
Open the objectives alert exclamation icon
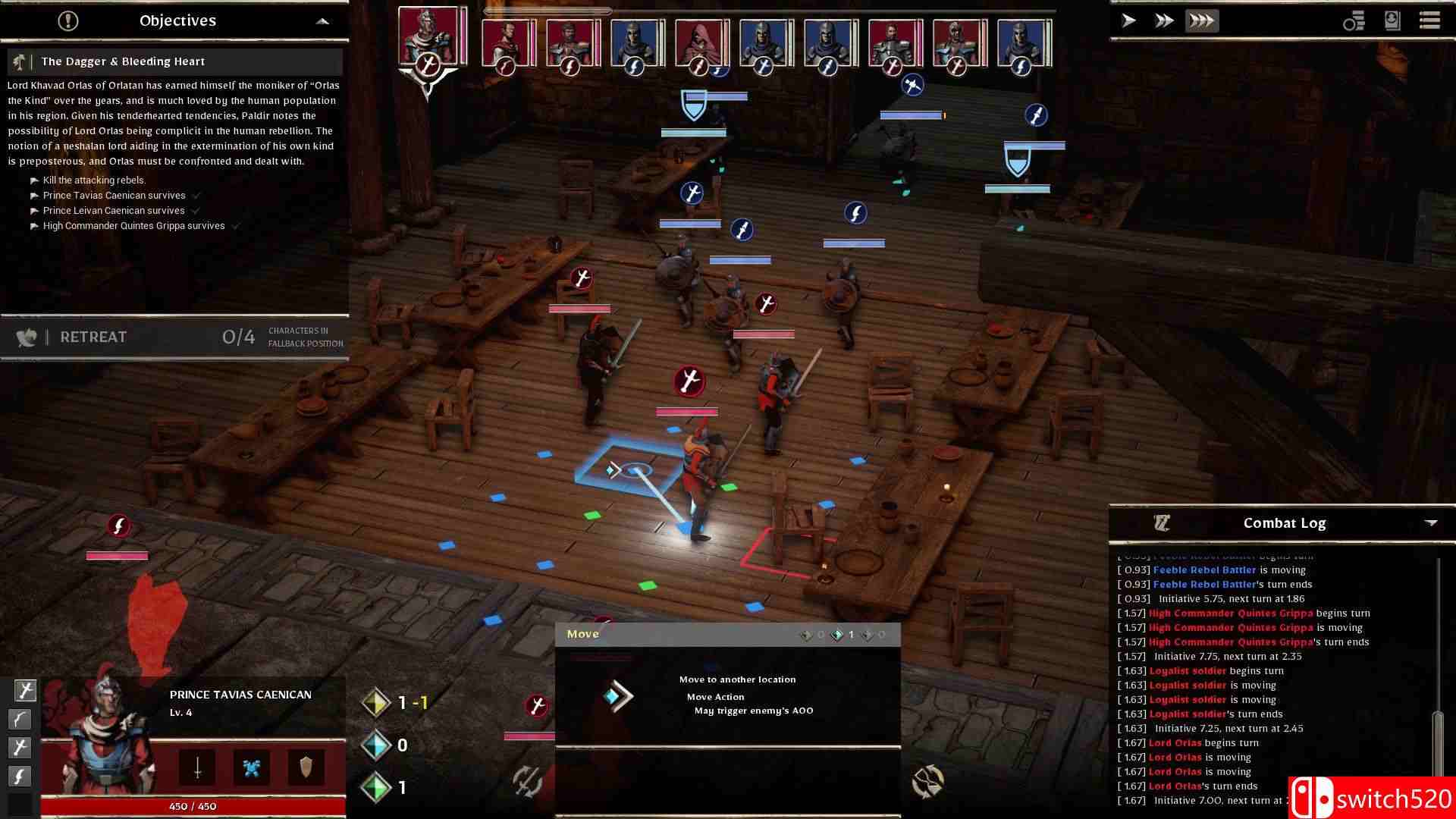[x=67, y=20]
